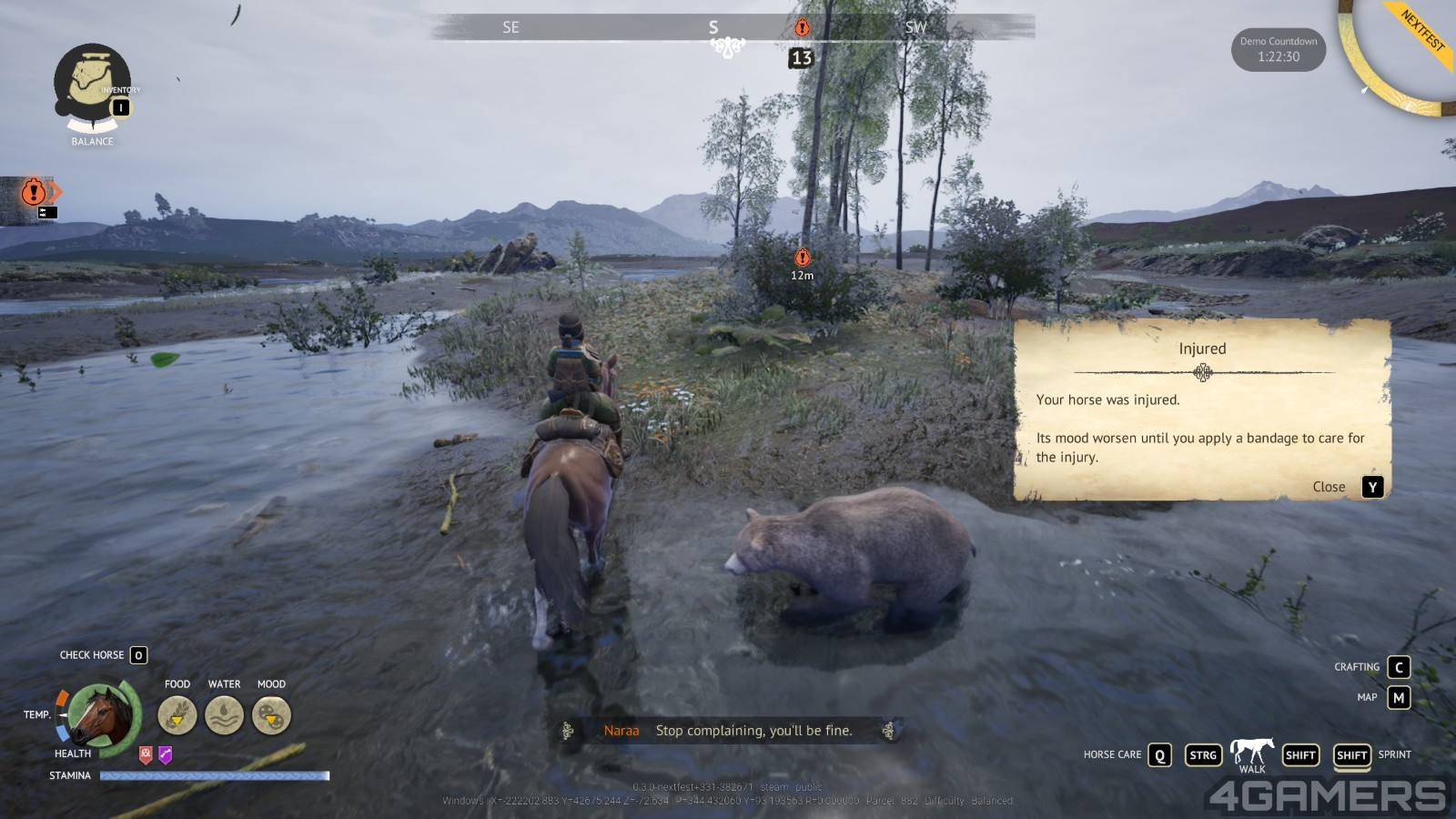The height and width of the screenshot is (819, 1456).
Task: Open the inventory saddlebag icon
Action: (91, 82)
